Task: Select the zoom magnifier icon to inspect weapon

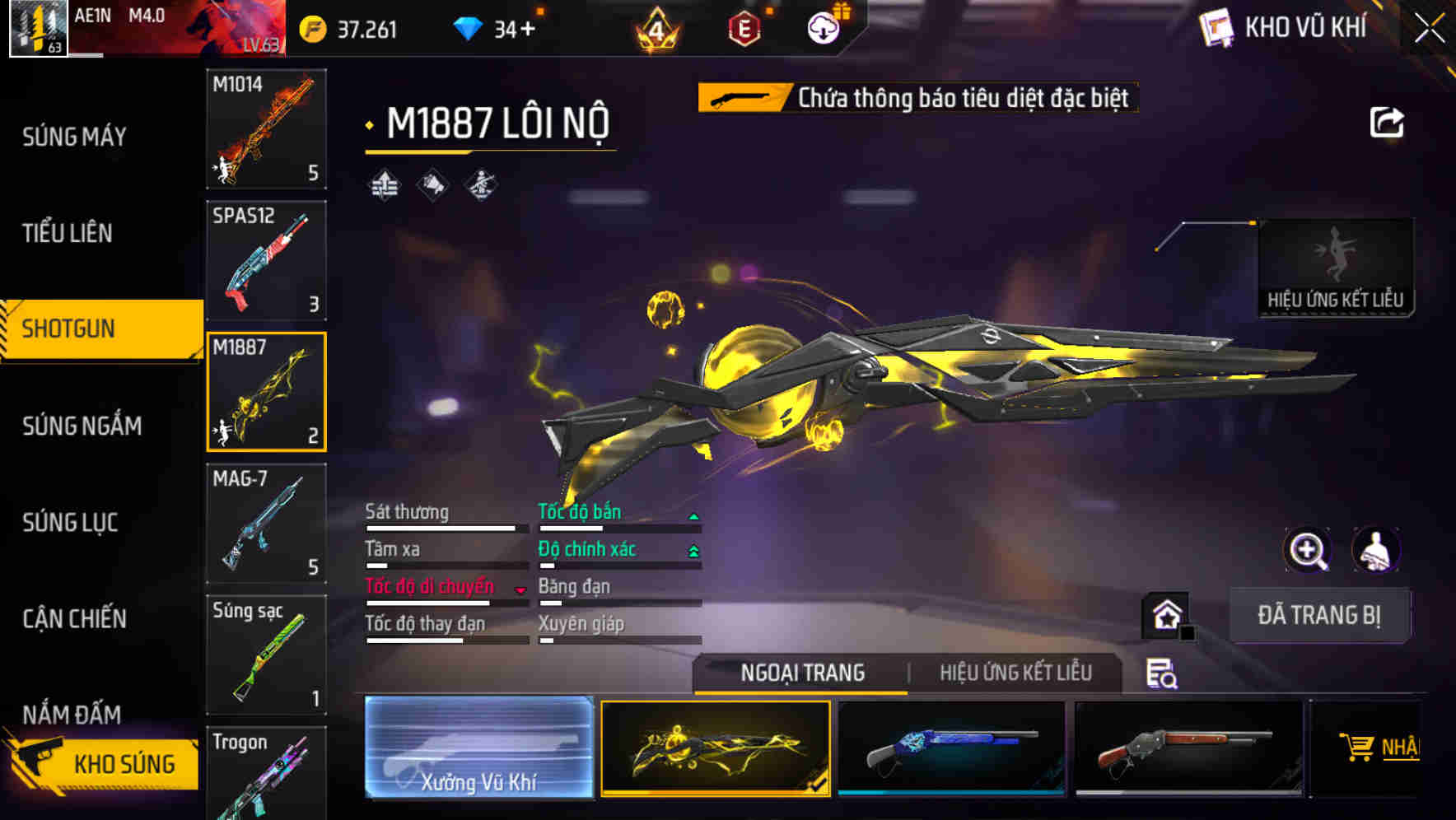Action: tap(1308, 550)
